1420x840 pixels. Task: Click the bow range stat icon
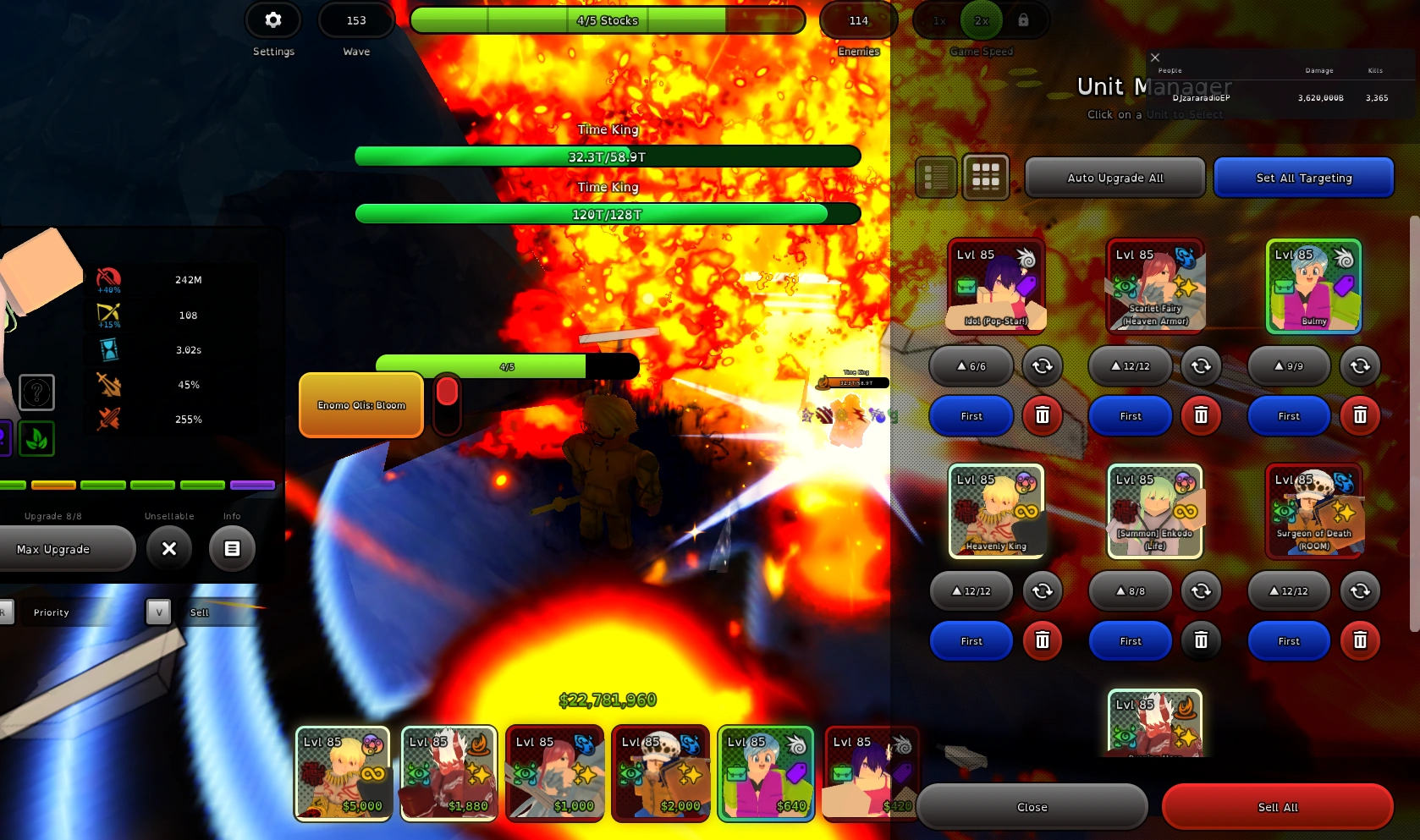(107, 312)
